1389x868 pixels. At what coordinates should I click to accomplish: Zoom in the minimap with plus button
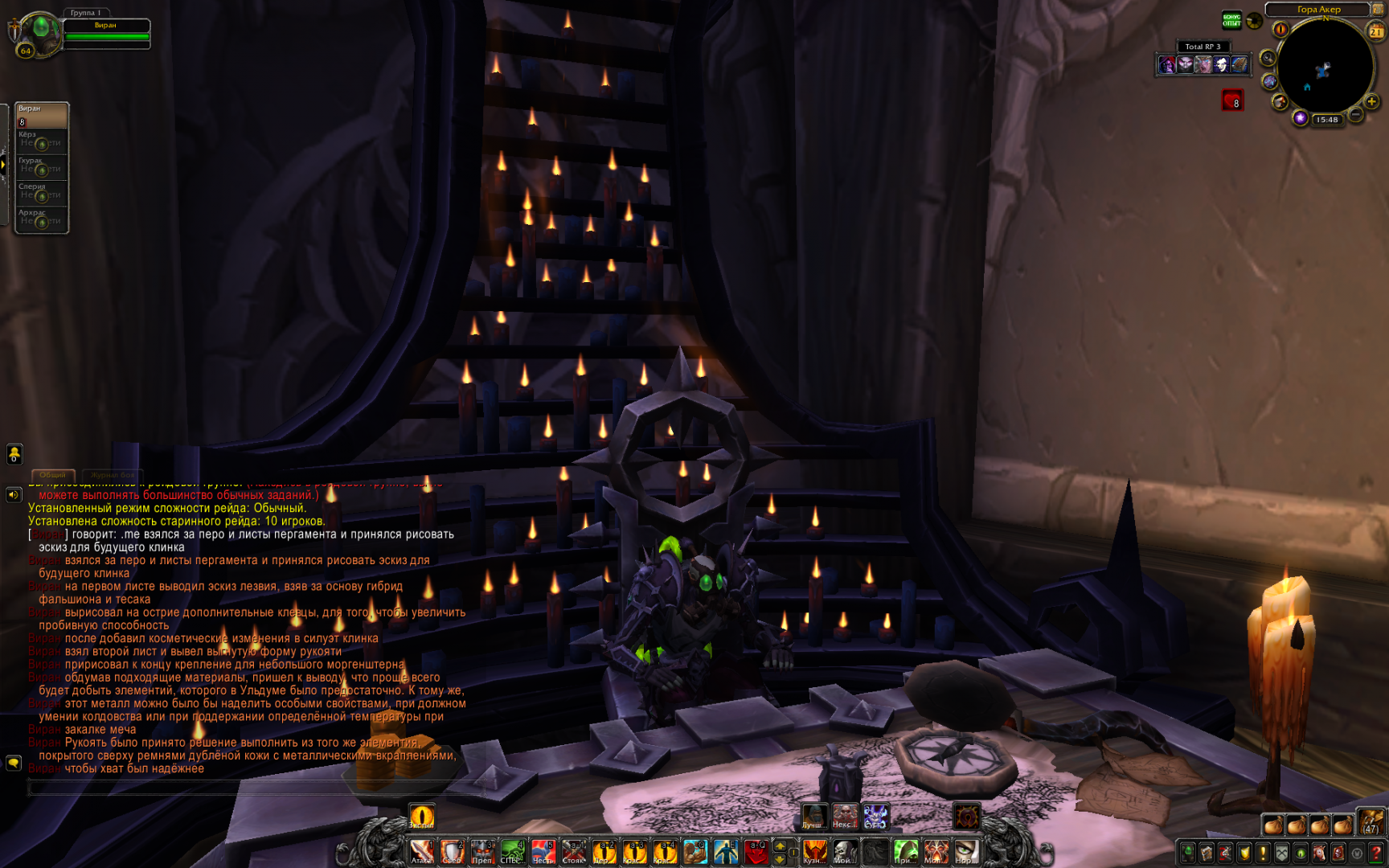[1372, 101]
